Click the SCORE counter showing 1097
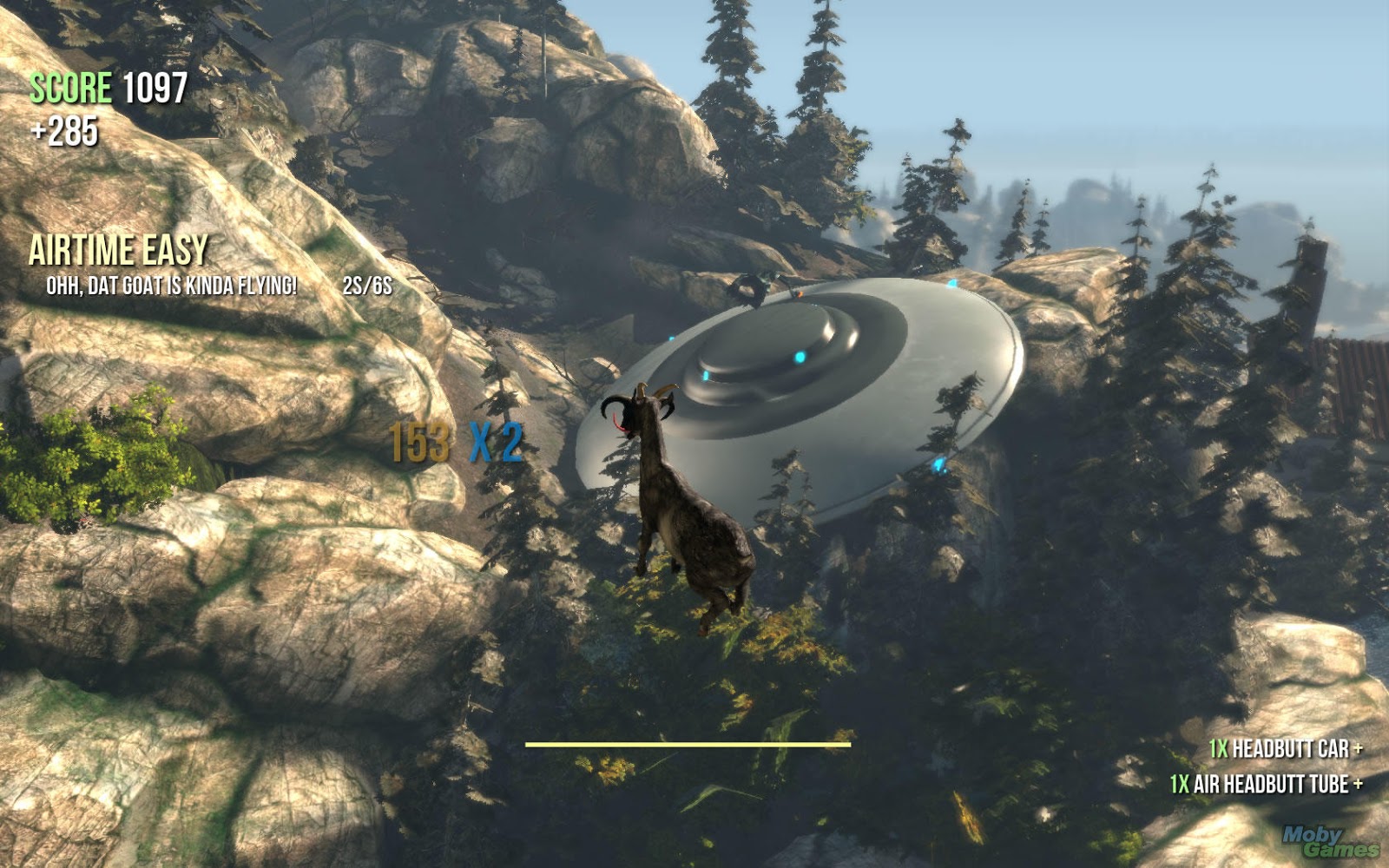The image size is (1389, 868). [107, 87]
